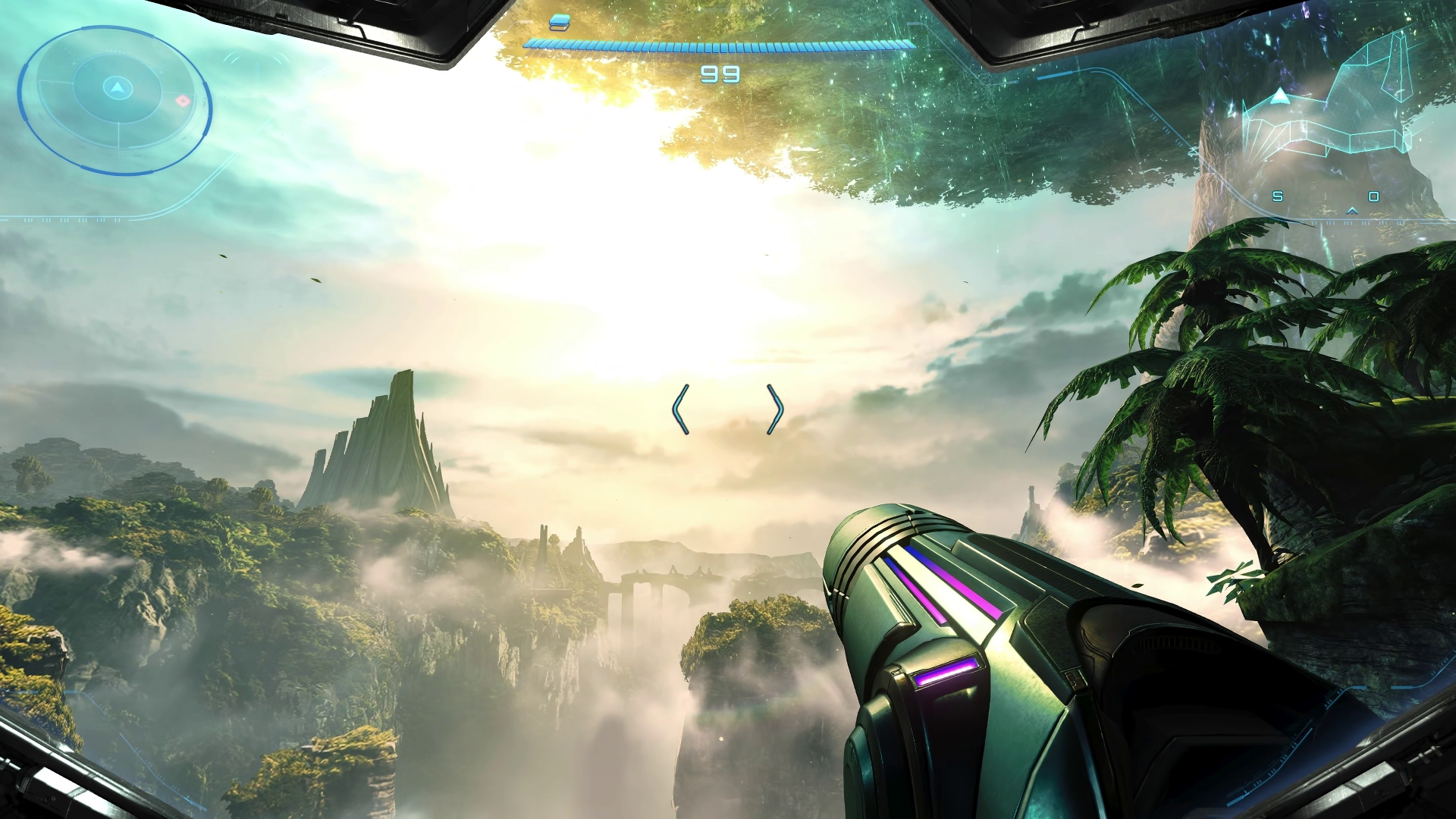Select the player arrow on the minimap
1456x819 pixels.
[x=1279, y=96]
